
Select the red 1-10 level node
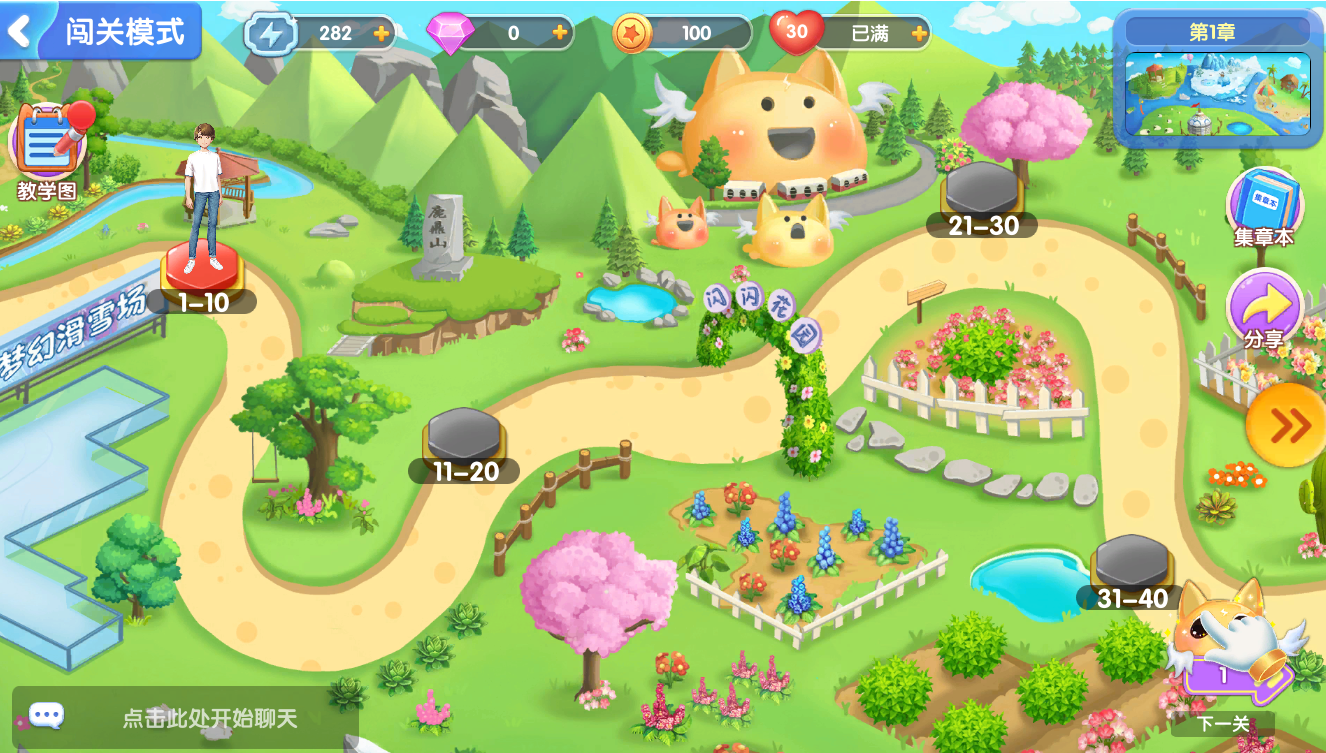(203, 270)
